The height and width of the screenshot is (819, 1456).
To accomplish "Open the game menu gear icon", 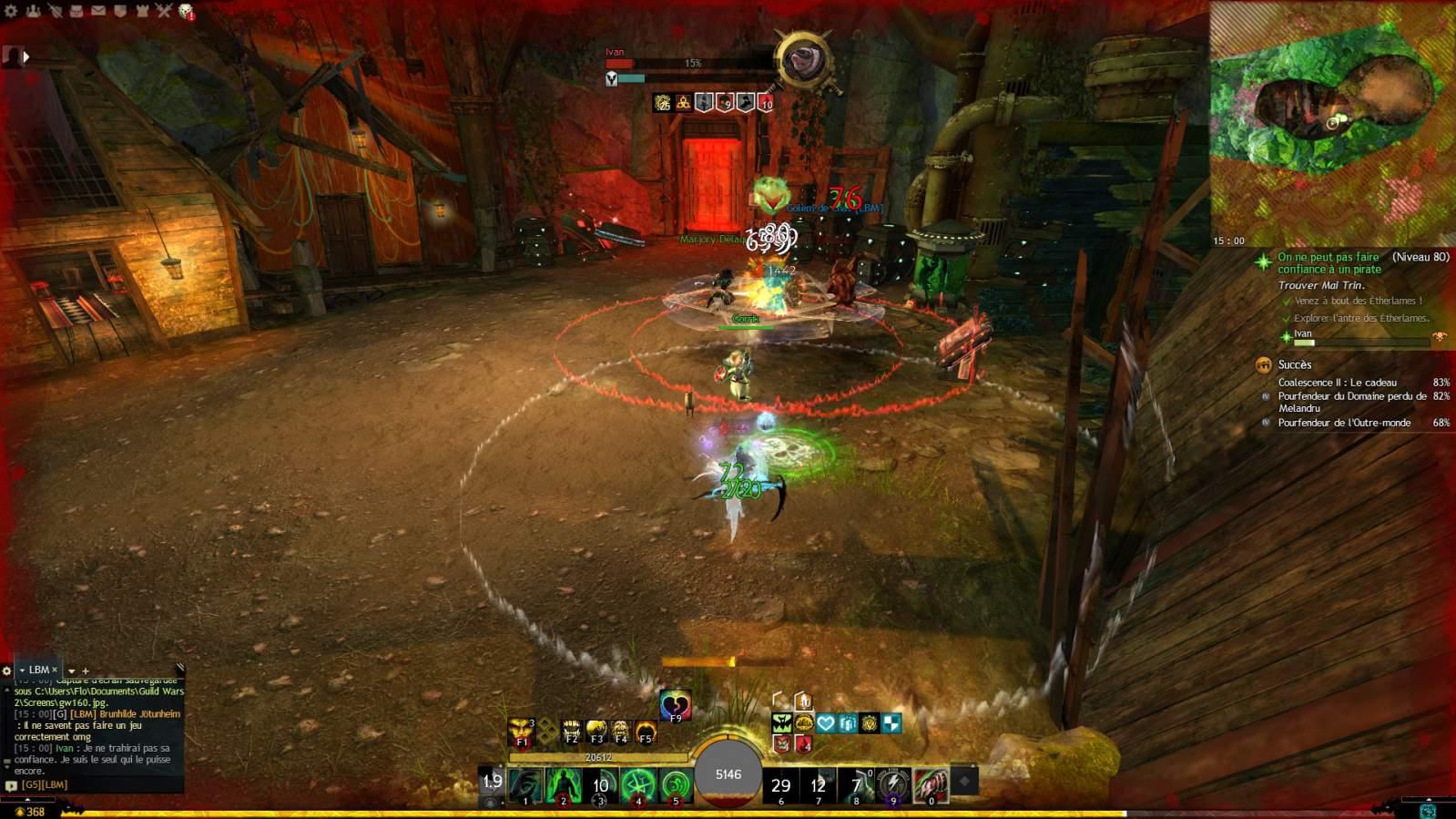I will (x=12, y=11).
